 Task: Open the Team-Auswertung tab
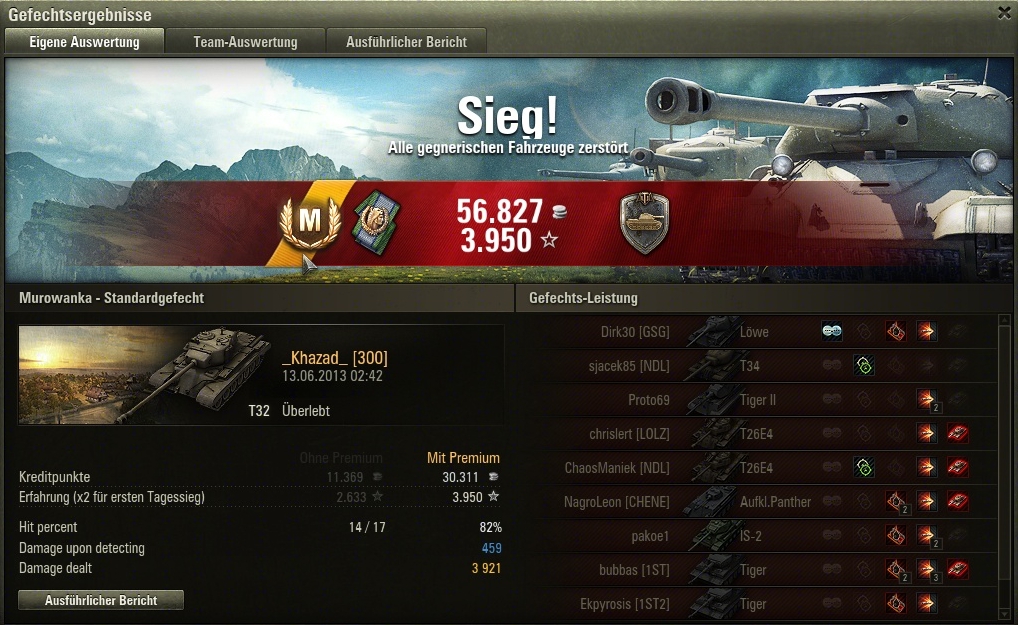[245, 42]
